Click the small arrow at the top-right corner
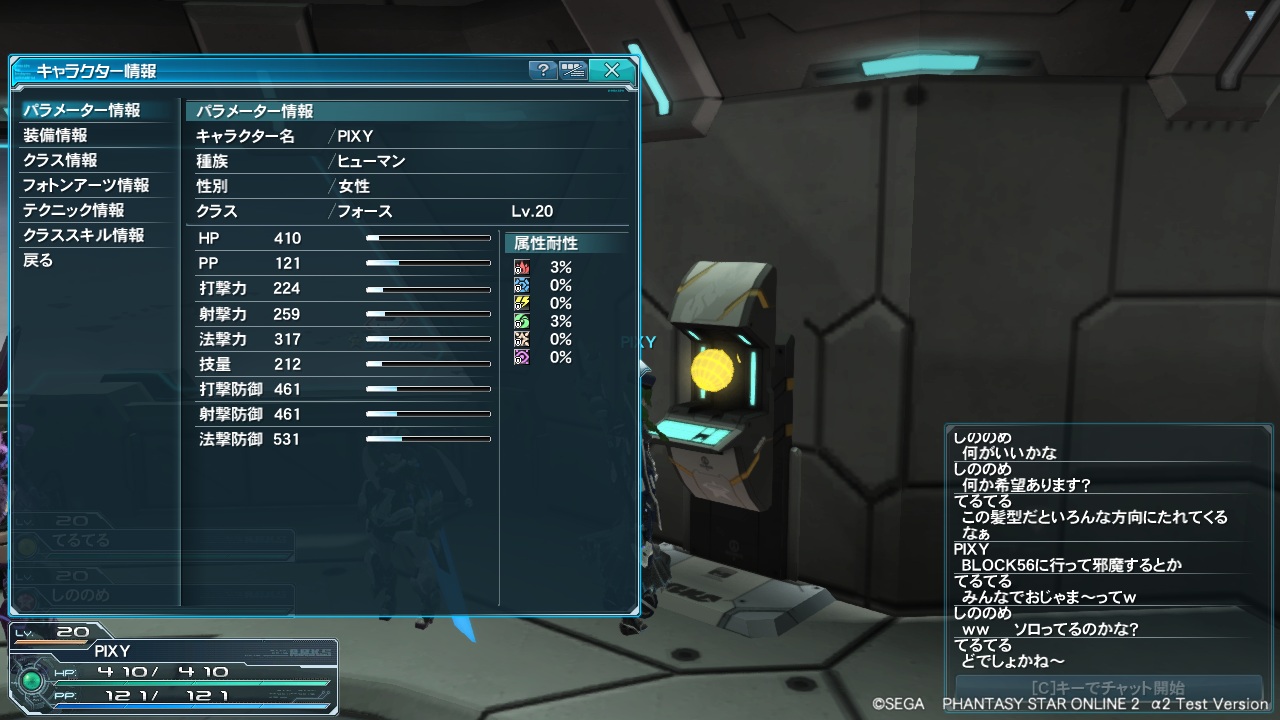This screenshot has height=720, width=1280. pyautogui.click(x=1250, y=15)
